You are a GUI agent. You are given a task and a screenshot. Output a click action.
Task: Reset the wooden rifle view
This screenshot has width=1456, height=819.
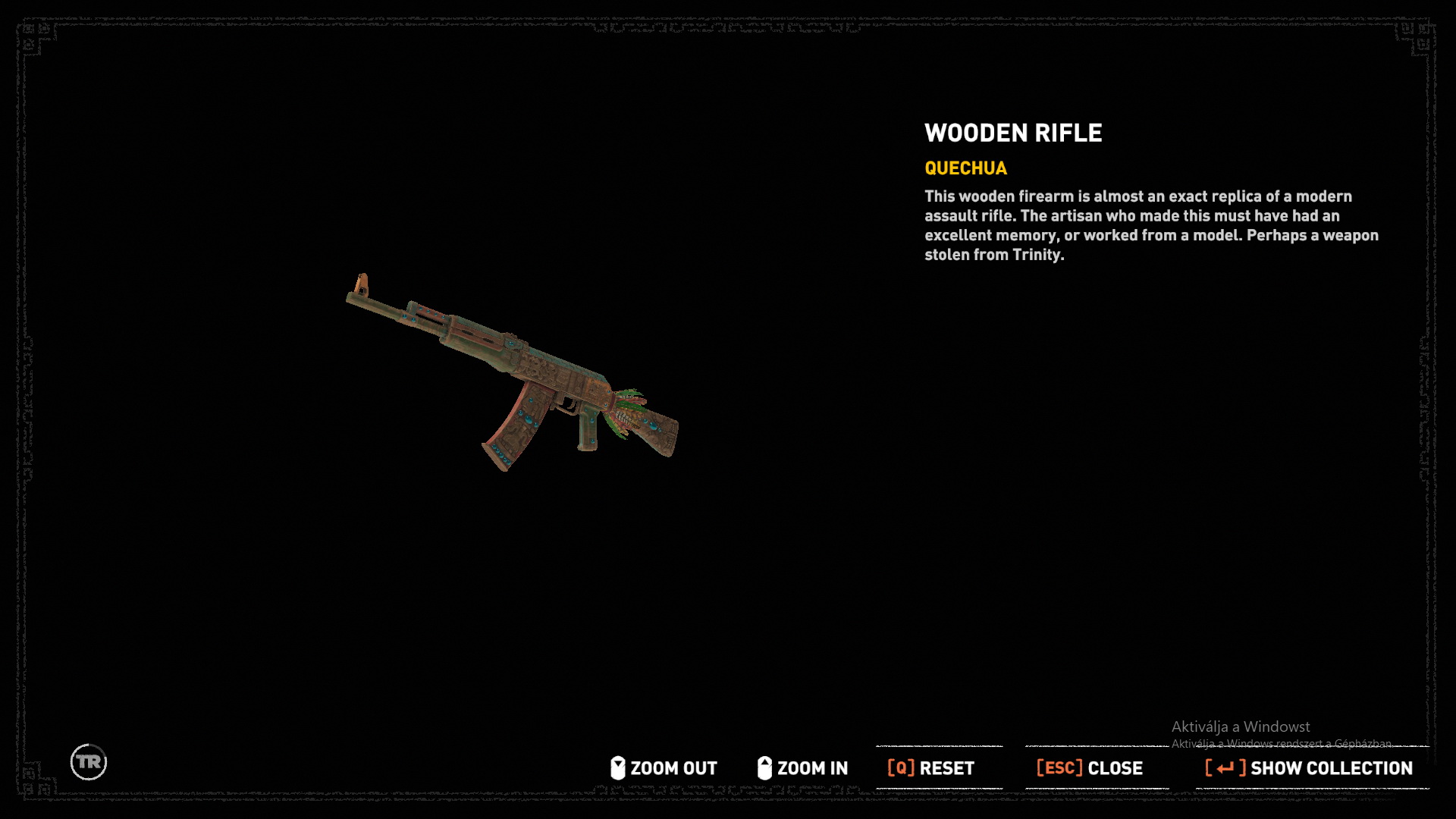pyautogui.click(x=931, y=768)
